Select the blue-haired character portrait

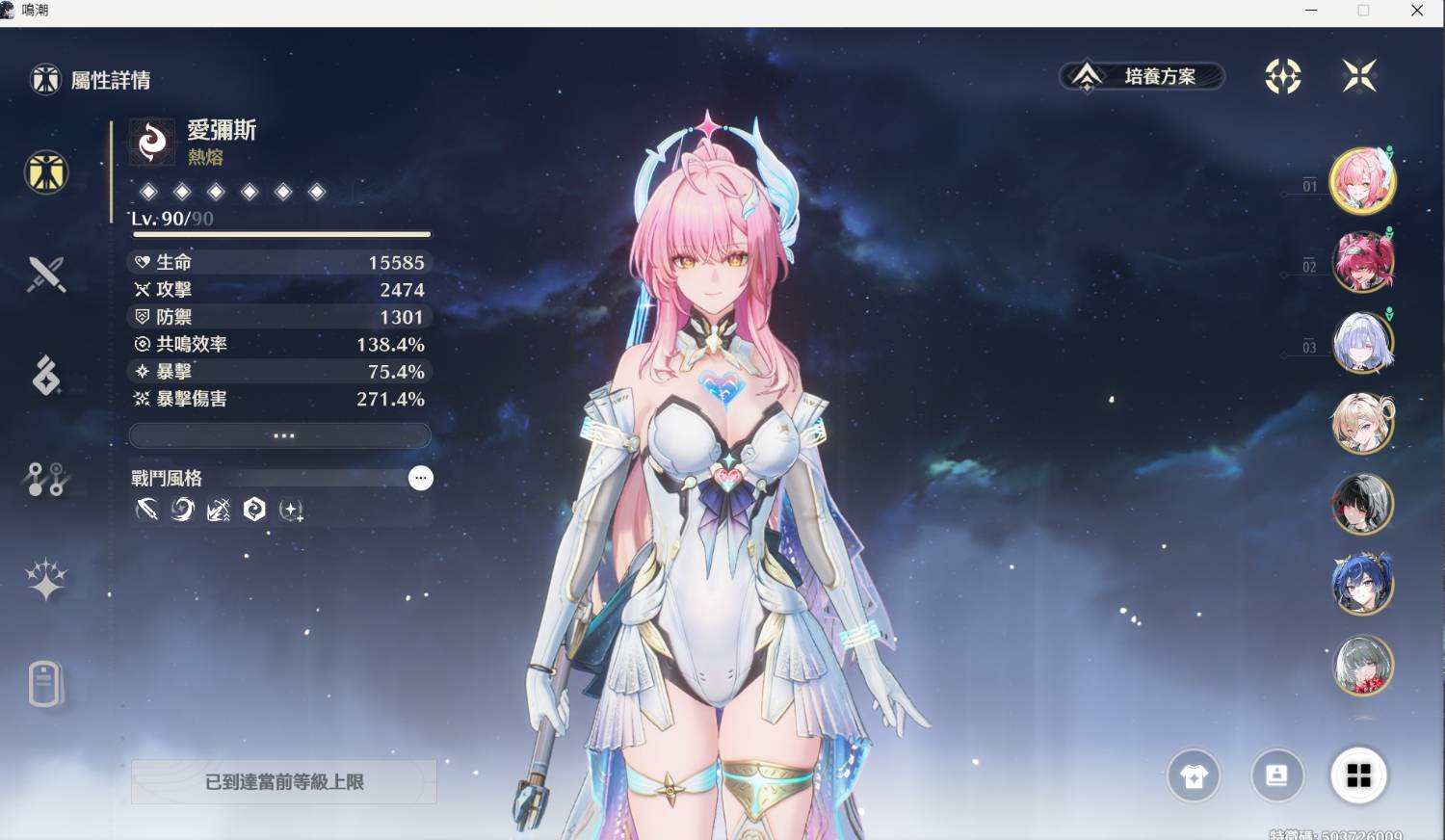[x=1362, y=584]
